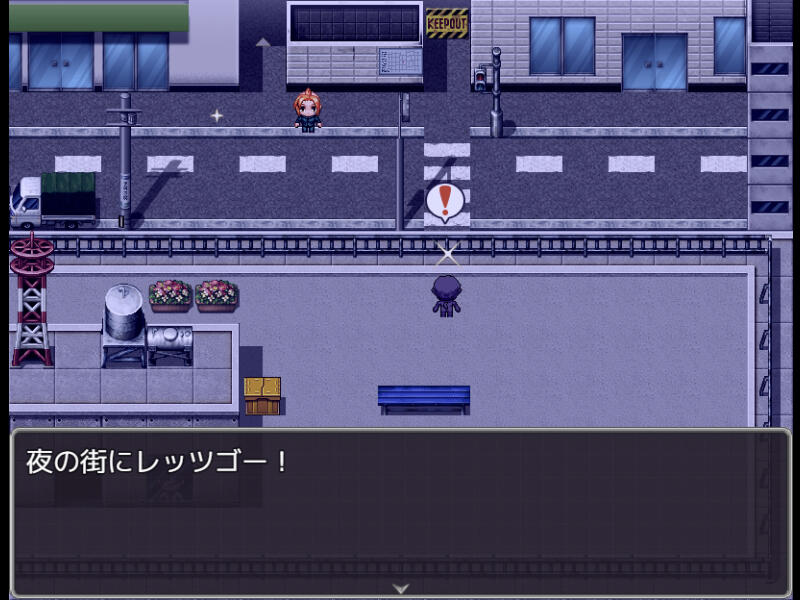Click the dialogue message box to continue
This screenshot has width=800, height=600.
coord(400,512)
